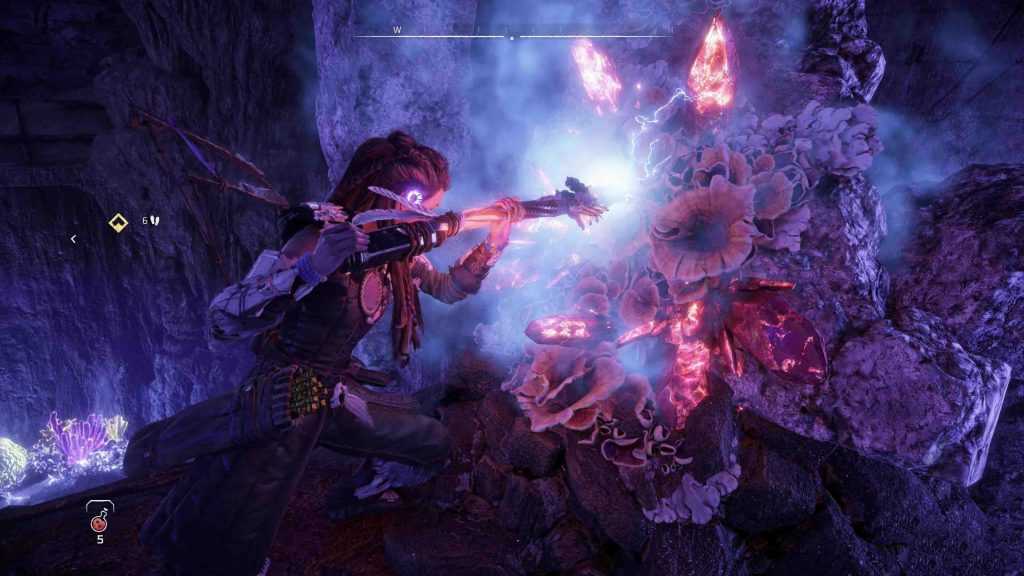Viewport: 1024px width, 576px height.
Task: Select the yellow diamond quest waypoint marker
Action: click(x=119, y=221)
